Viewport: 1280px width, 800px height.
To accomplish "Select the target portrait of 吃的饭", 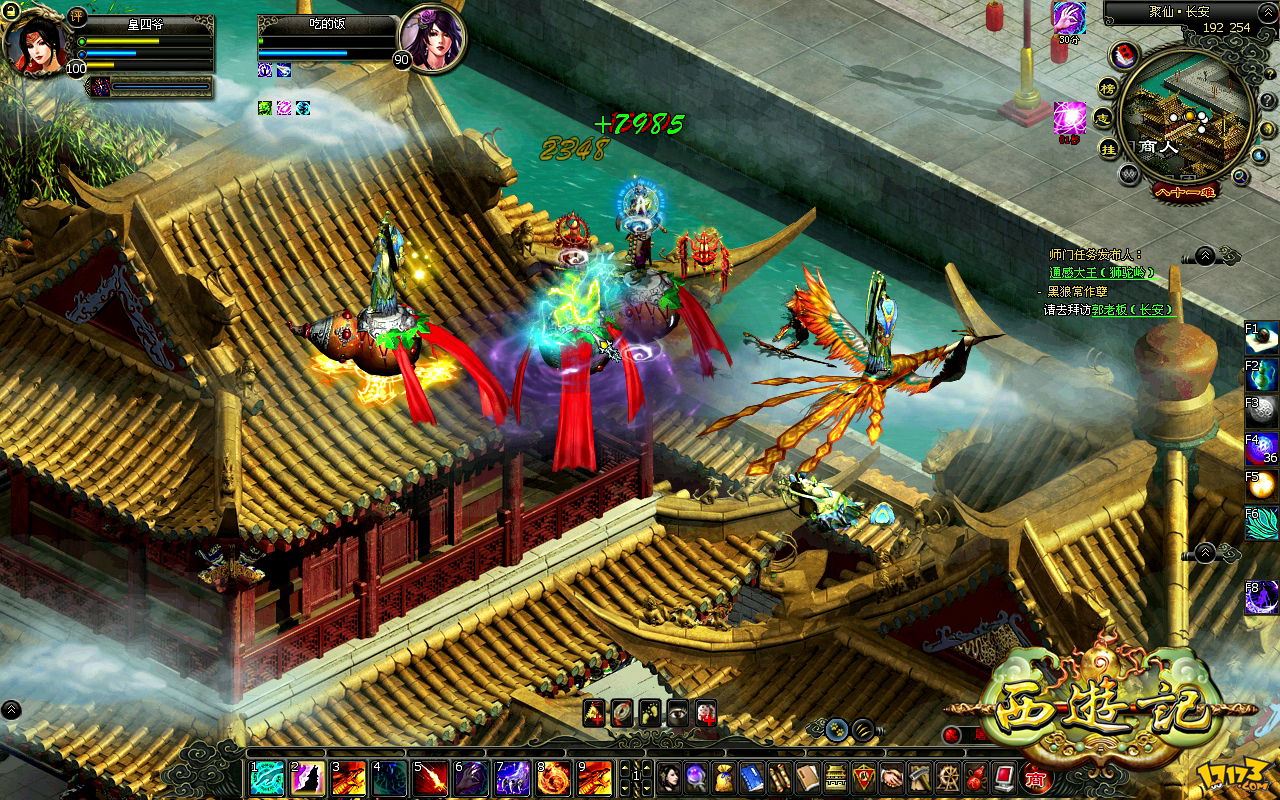I will (432, 40).
